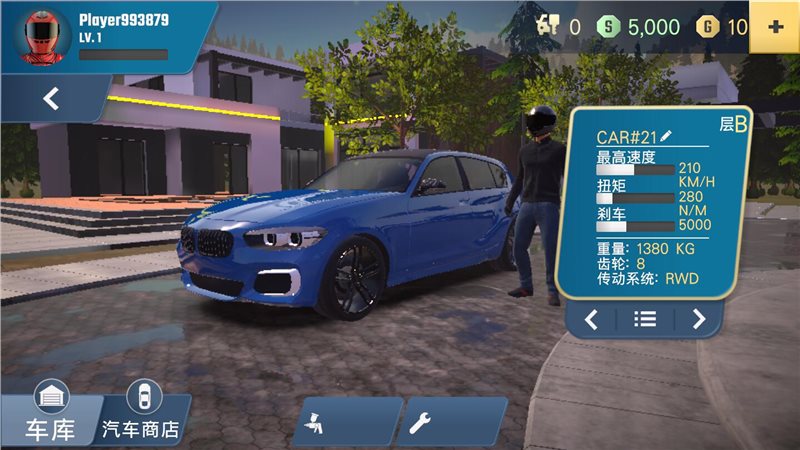This screenshot has width=800, height=450.
Task: Open the car list menu
Action: tap(645, 320)
